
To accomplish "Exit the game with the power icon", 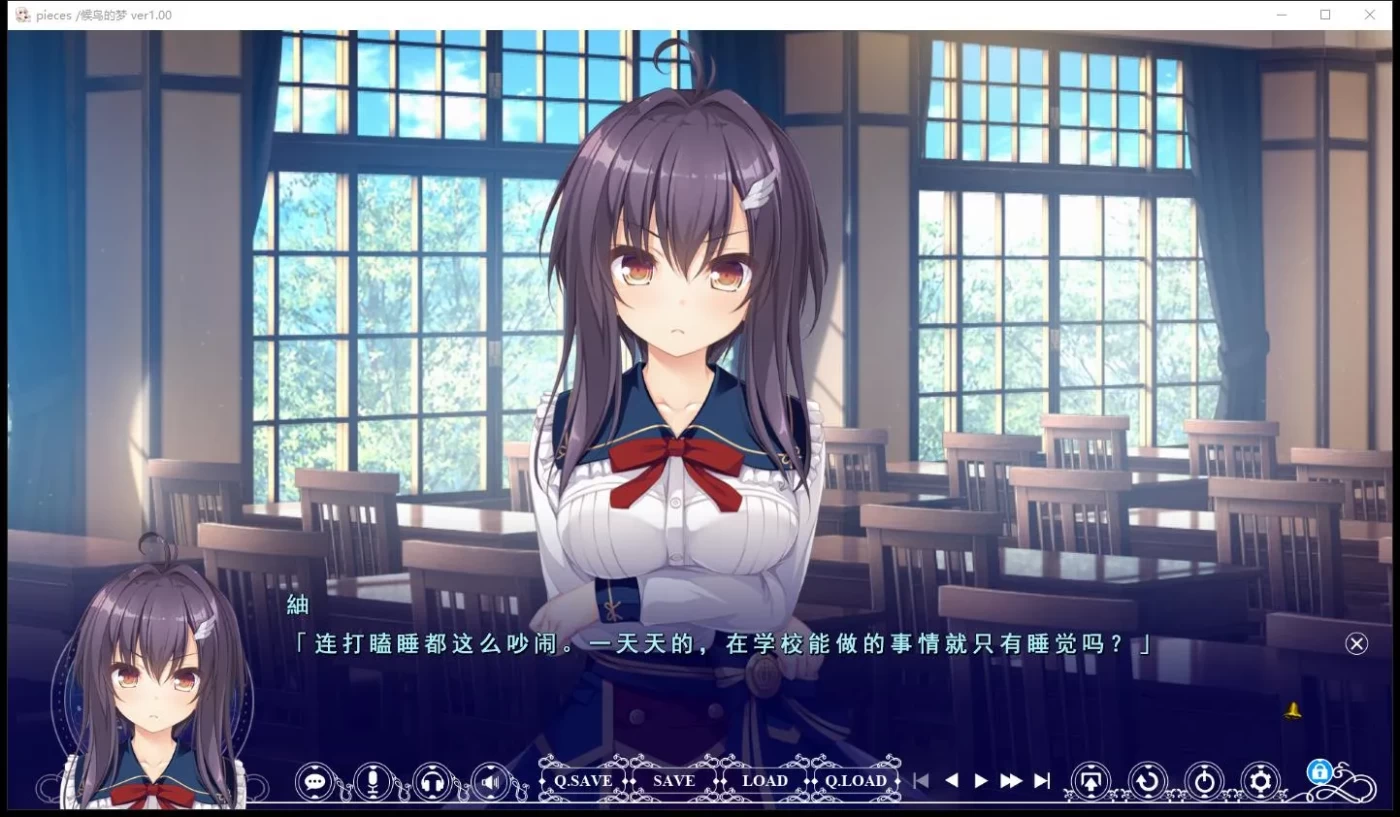I will pos(1205,781).
